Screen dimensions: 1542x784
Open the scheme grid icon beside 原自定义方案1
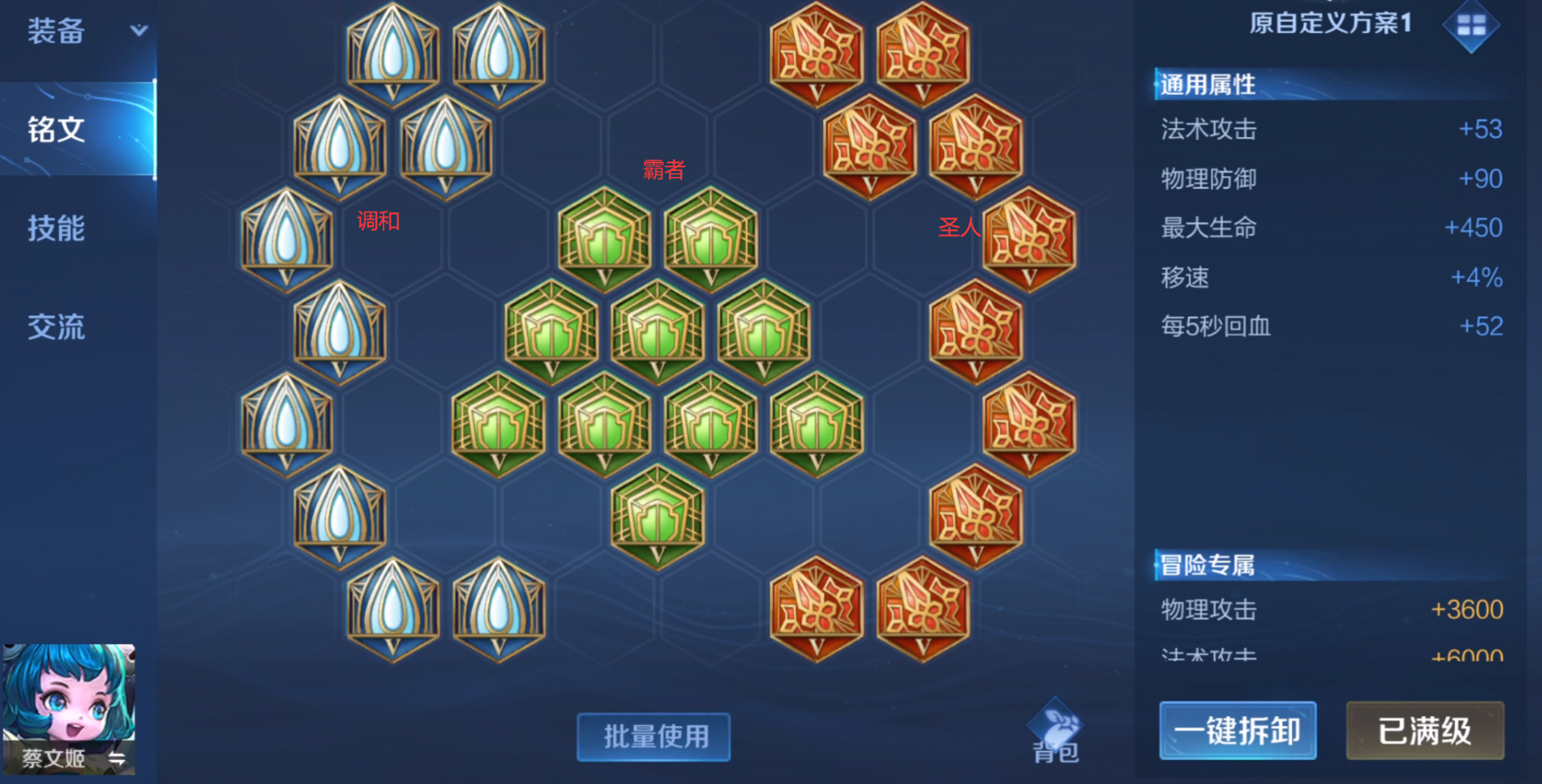pyautogui.click(x=1471, y=26)
